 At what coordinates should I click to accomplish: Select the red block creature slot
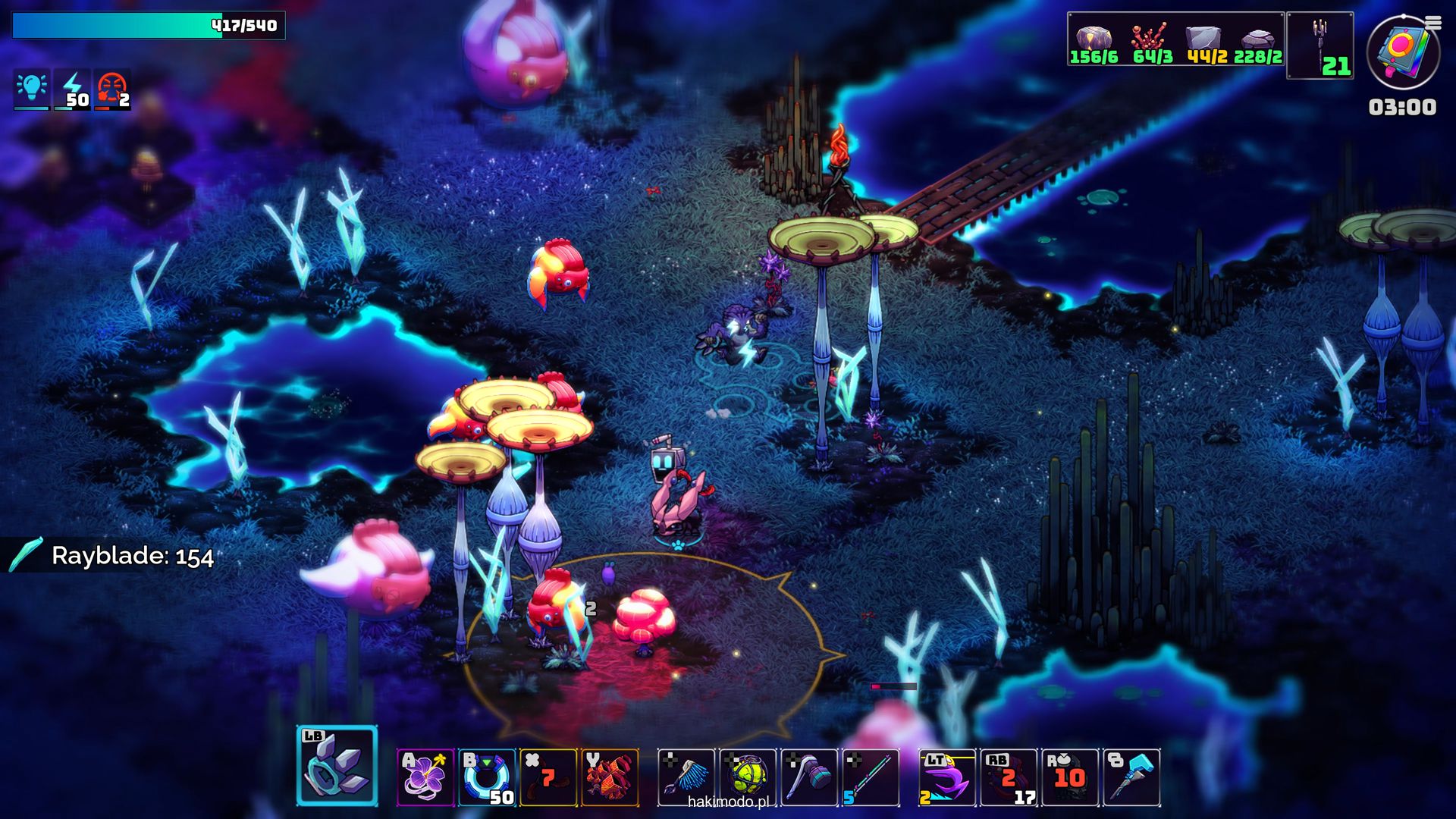pos(610,777)
